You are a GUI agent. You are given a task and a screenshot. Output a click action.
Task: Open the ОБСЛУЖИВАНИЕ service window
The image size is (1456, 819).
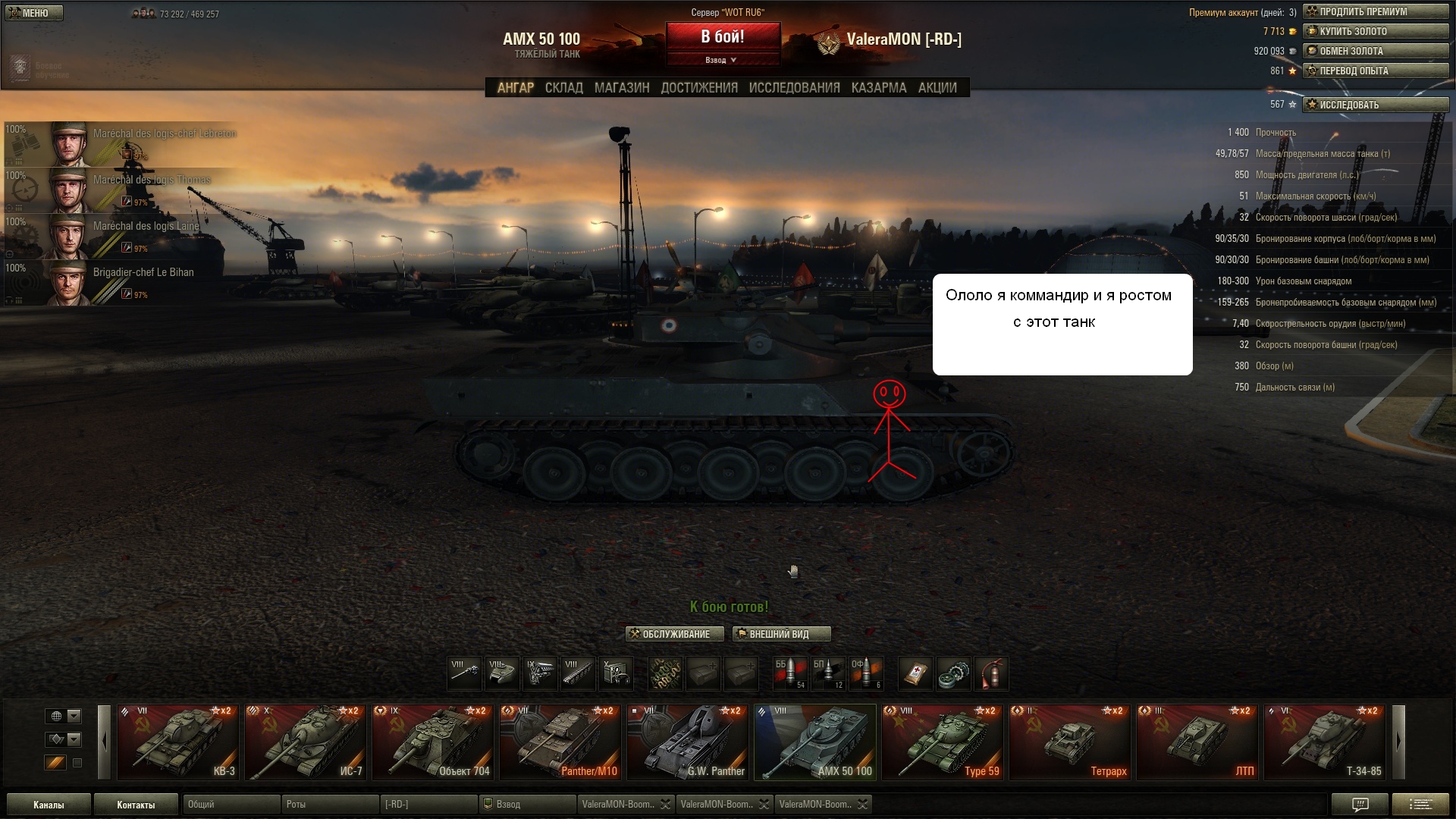(x=674, y=634)
